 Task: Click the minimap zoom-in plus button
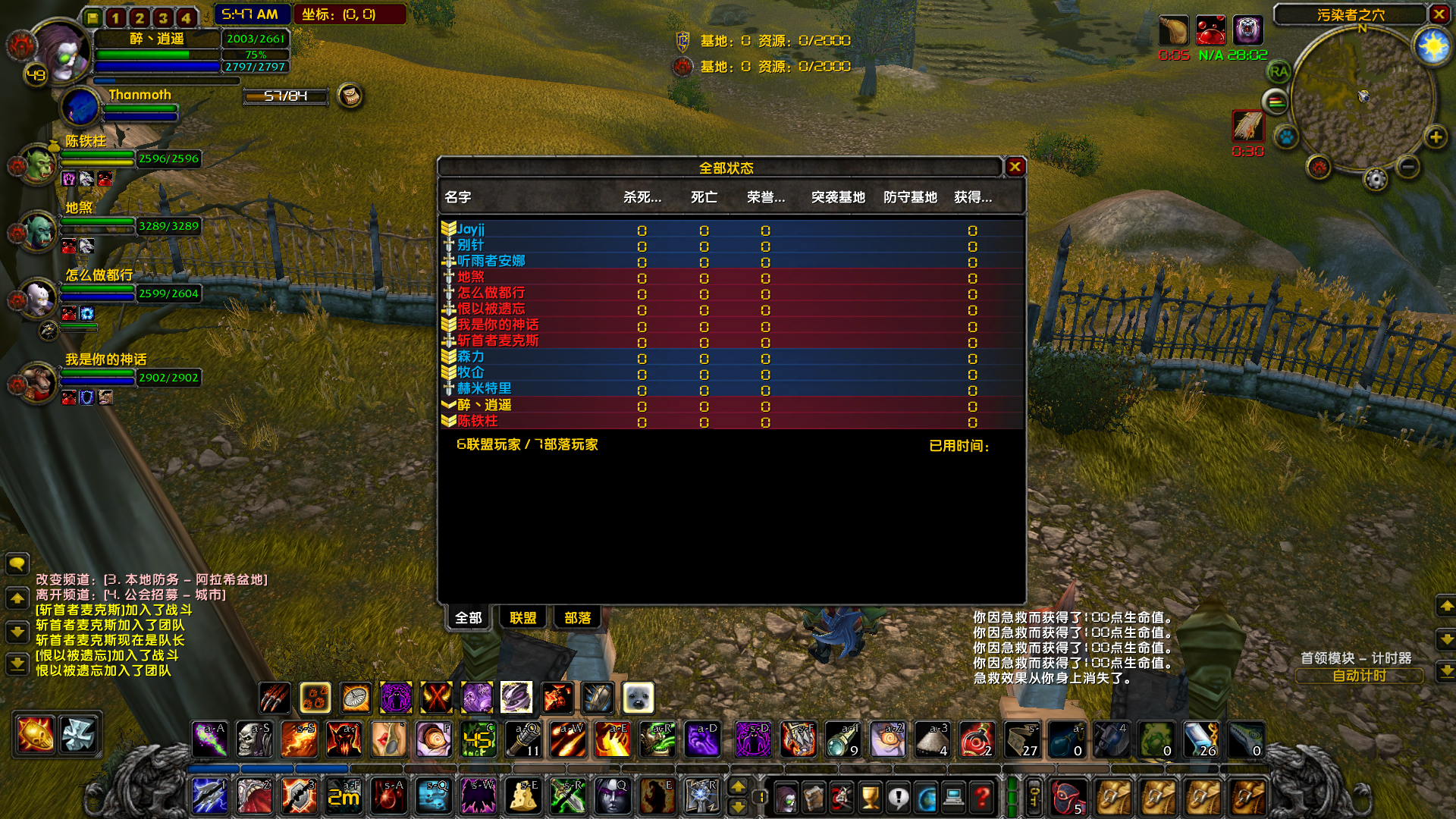pyautogui.click(x=1436, y=137)
